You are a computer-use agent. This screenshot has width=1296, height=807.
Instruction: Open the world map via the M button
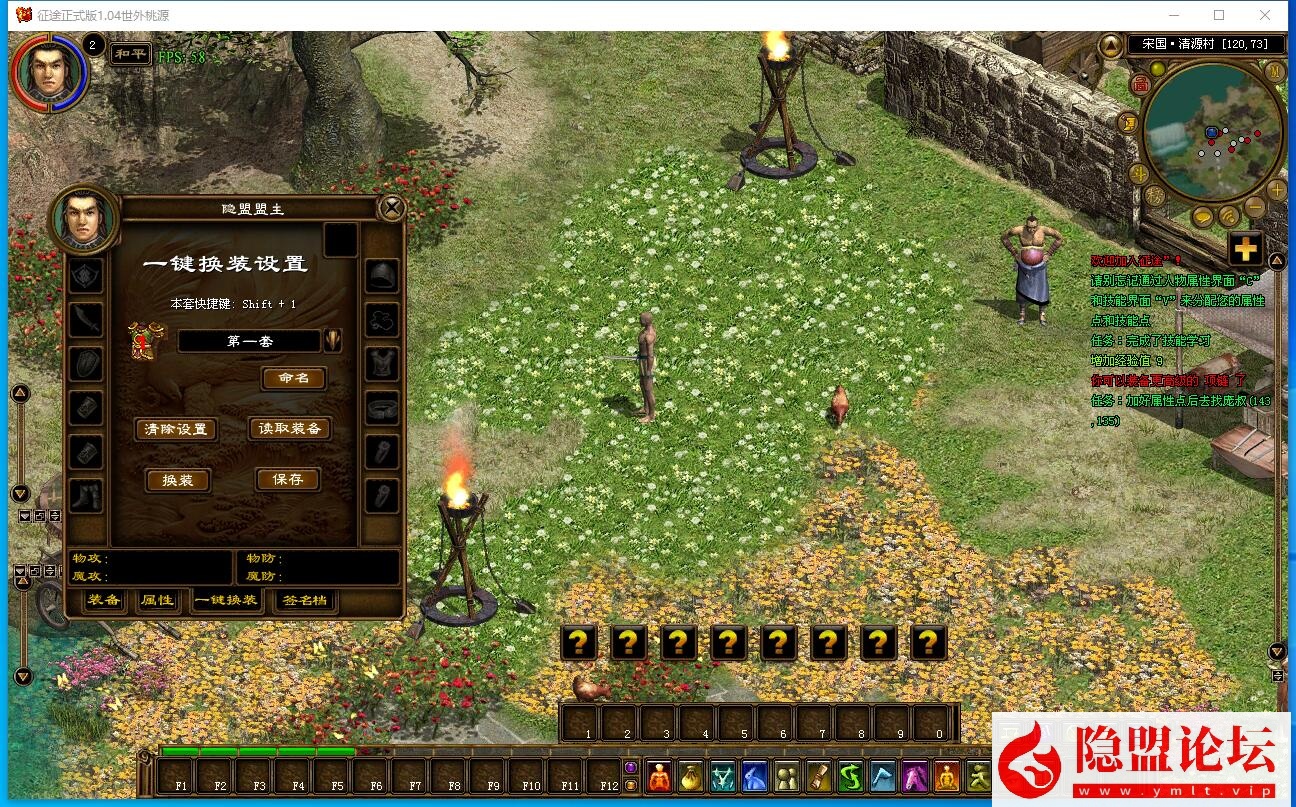(1274, 70)
